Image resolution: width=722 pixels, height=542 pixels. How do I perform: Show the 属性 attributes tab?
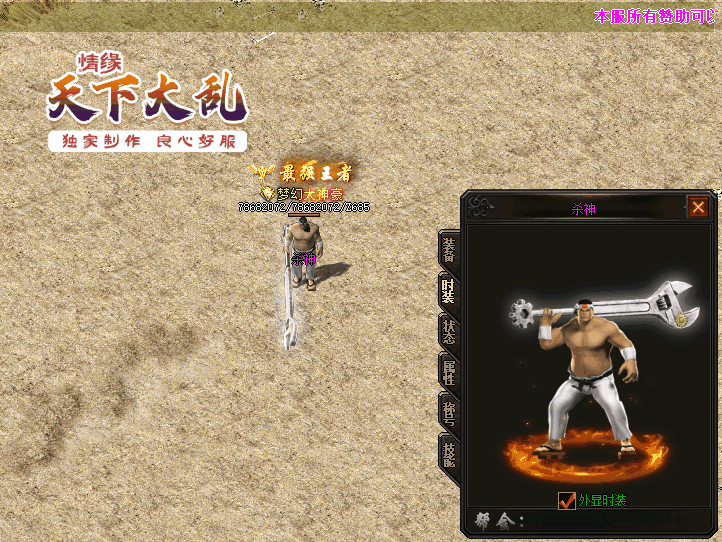tap(449, 373)
